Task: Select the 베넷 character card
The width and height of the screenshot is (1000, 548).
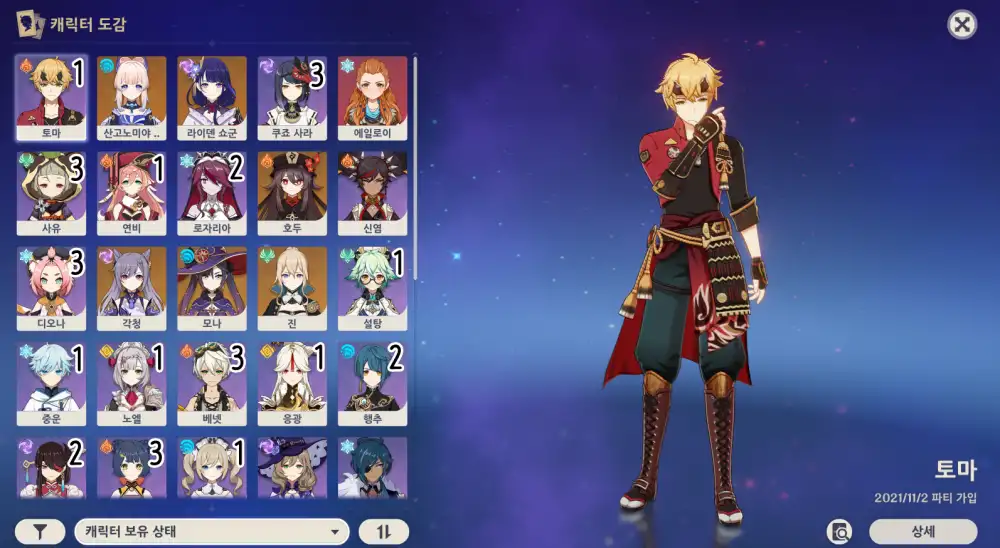Action: 212,385
